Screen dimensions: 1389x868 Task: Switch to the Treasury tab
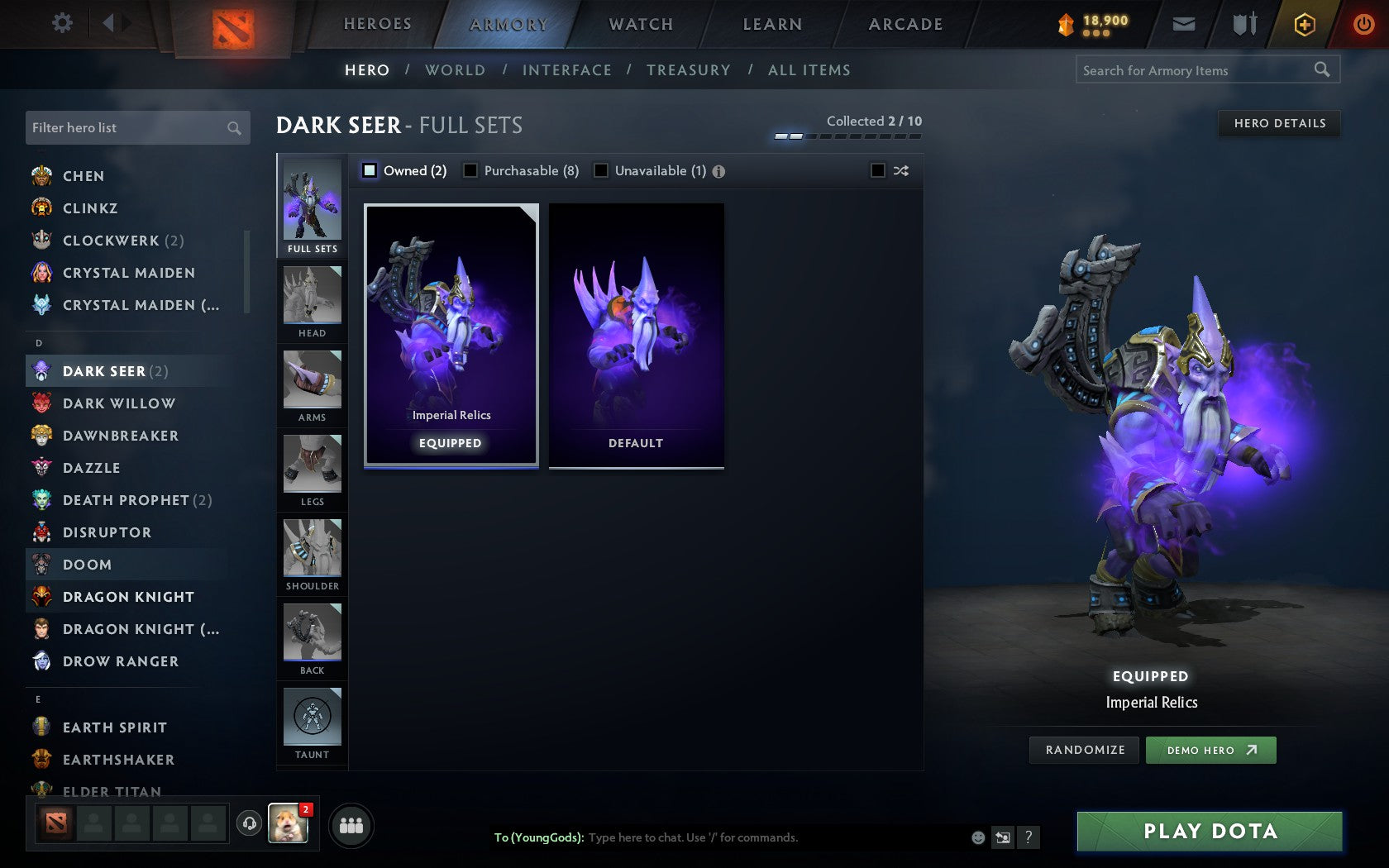[690, 70]
